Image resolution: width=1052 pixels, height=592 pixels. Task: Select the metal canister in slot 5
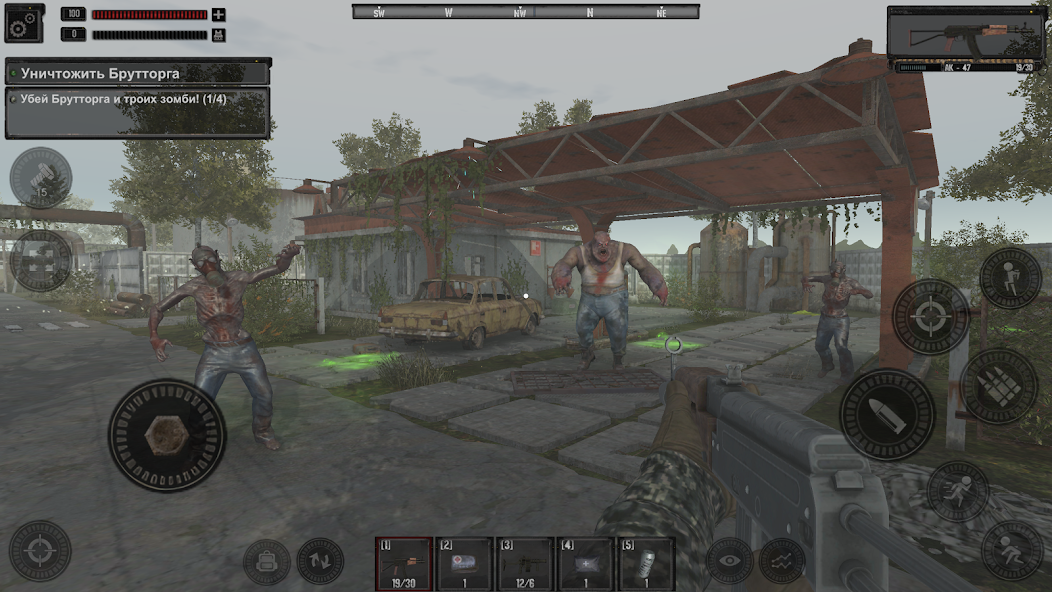pos(646,563)
